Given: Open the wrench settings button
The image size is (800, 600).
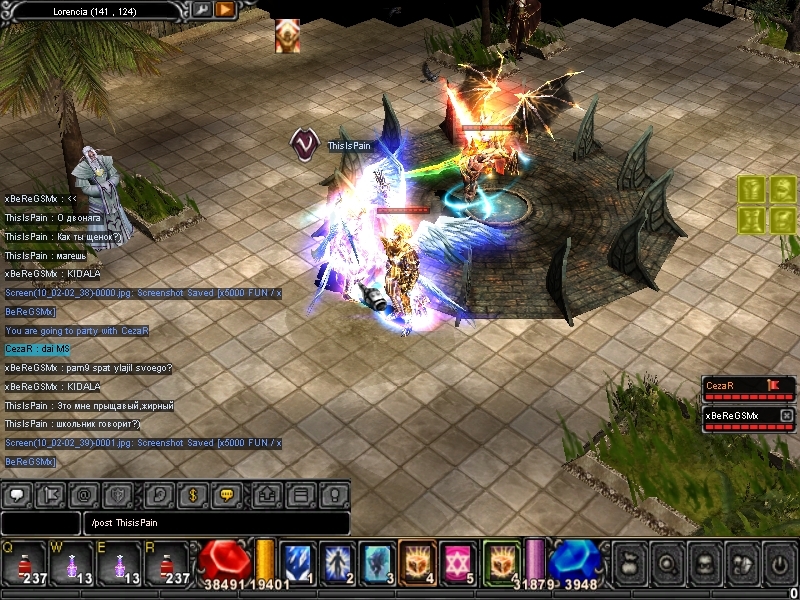Looking at the screenshot, I should (x=201, y=10).
